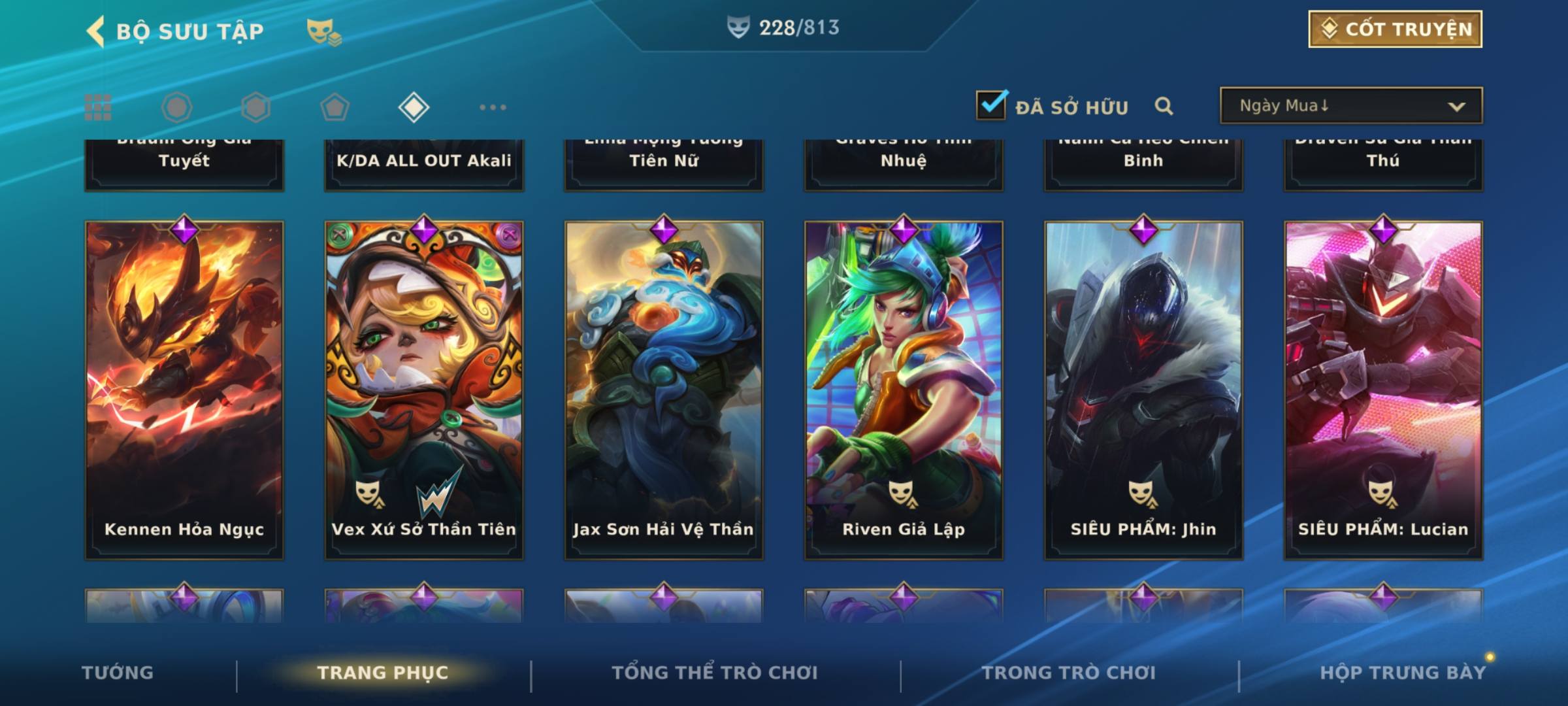The image size is (1568, 706).
Task: Switch to the Tướng tab
Action: 118,673
